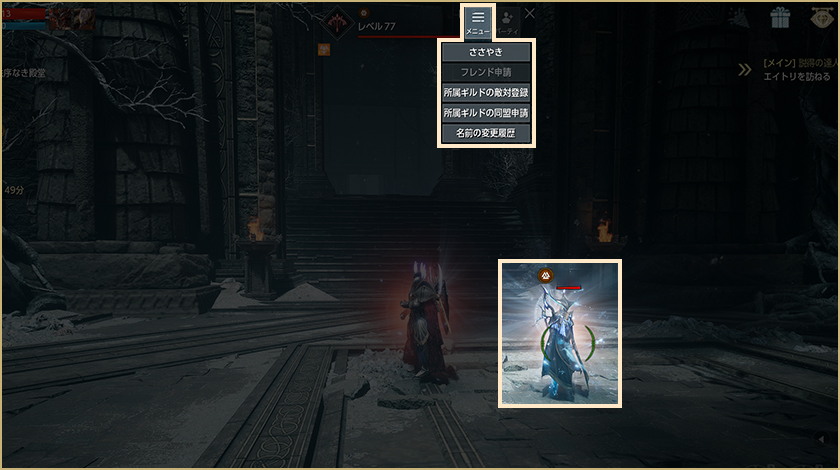Select the main quest tracker entry
840x470 pixels.
[797, 69]
